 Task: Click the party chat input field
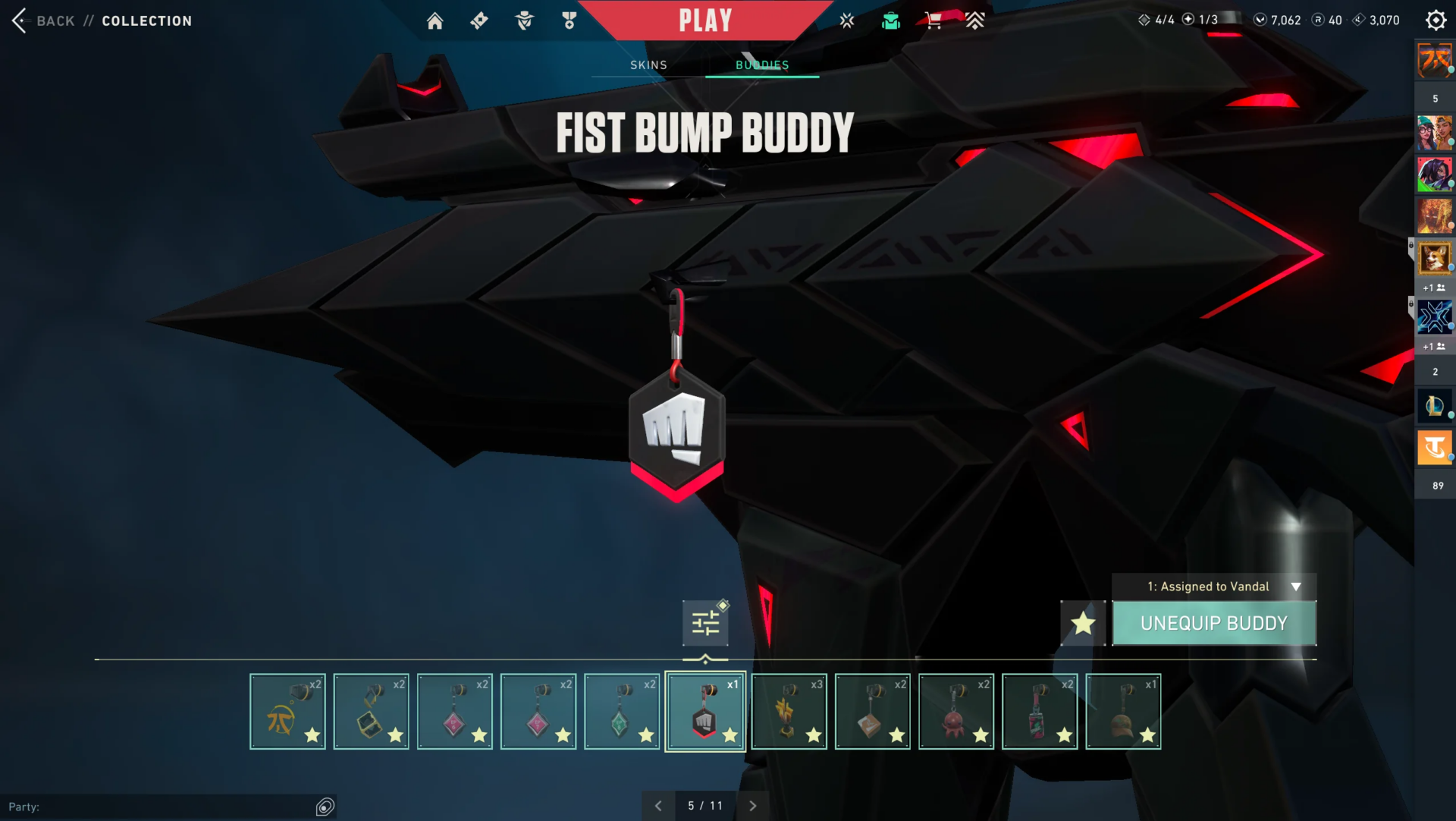point(159,807)
